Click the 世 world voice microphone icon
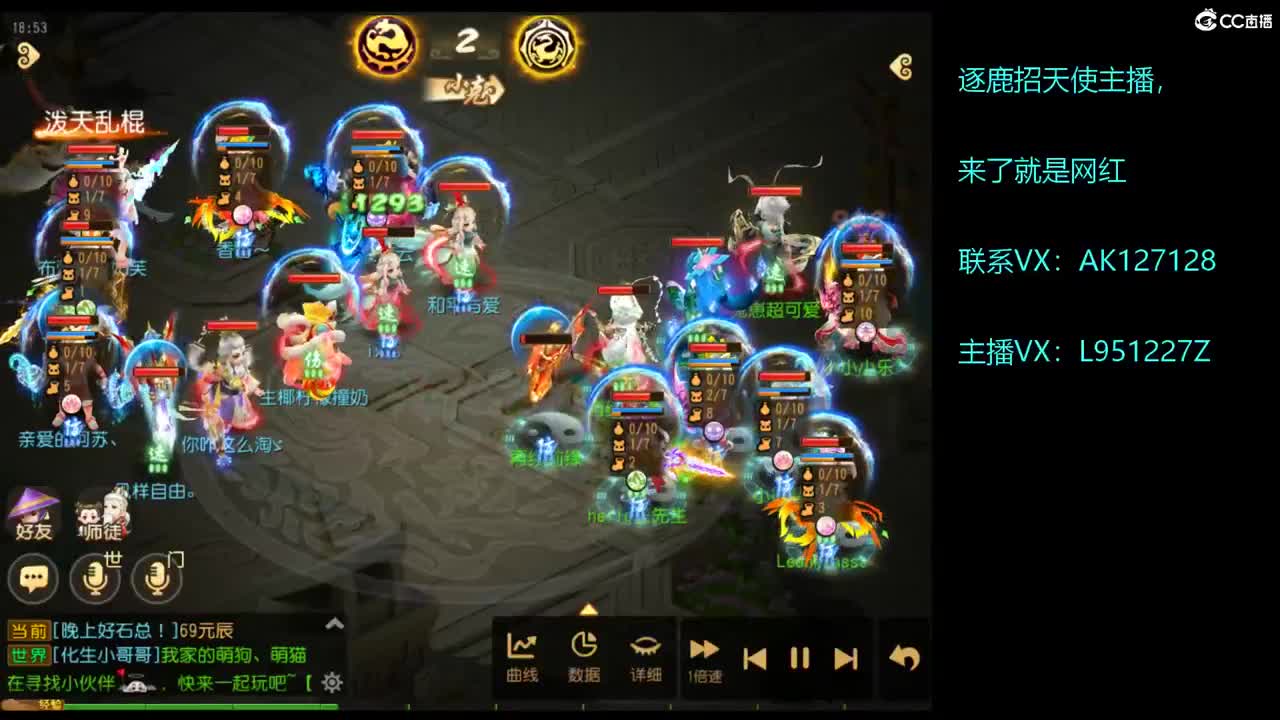 pos(95,578)
